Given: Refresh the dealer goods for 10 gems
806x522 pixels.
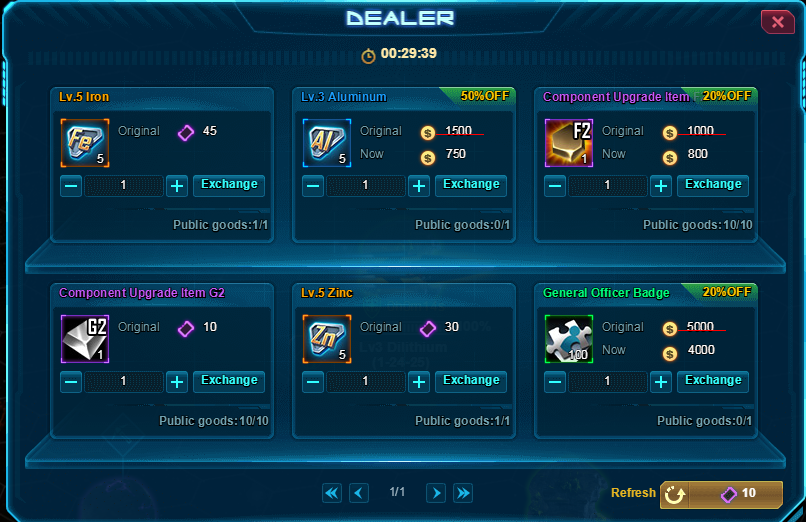Looking at the screenshot, I should (720, 494).
